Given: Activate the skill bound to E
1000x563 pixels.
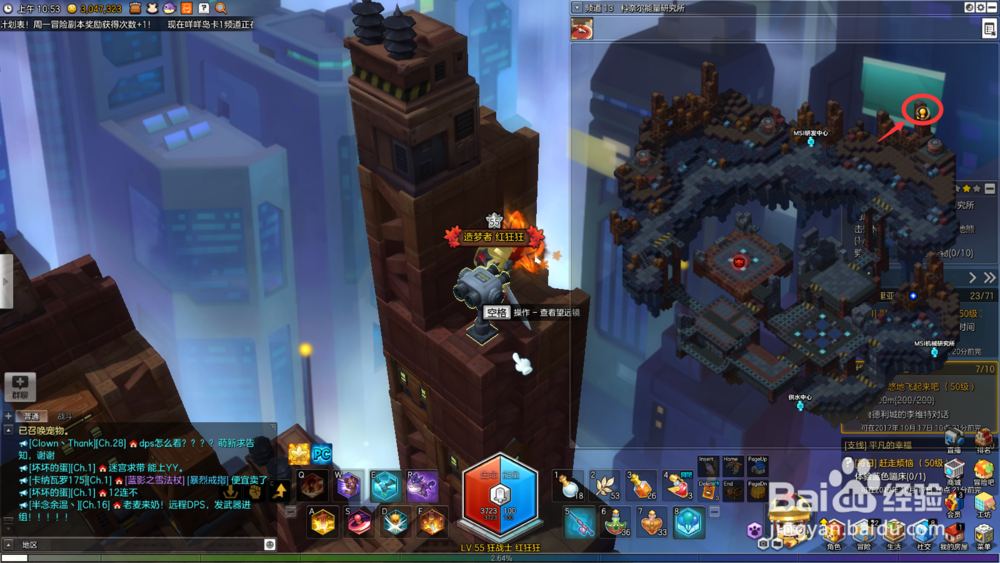Looking at the screenshot, I should click(385, 486).
